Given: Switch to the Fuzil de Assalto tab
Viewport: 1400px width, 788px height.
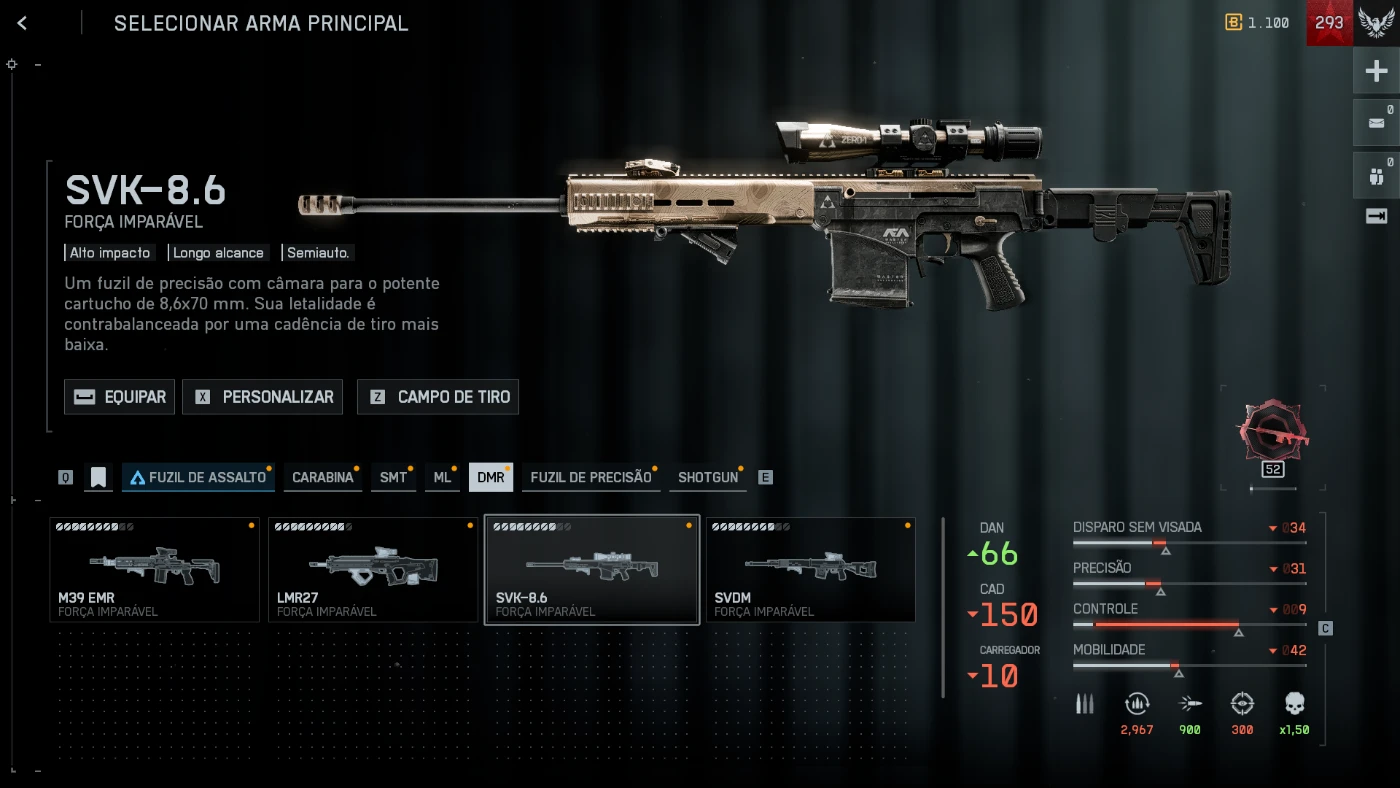Looking at the screenshot, I should tap(198, 477).
